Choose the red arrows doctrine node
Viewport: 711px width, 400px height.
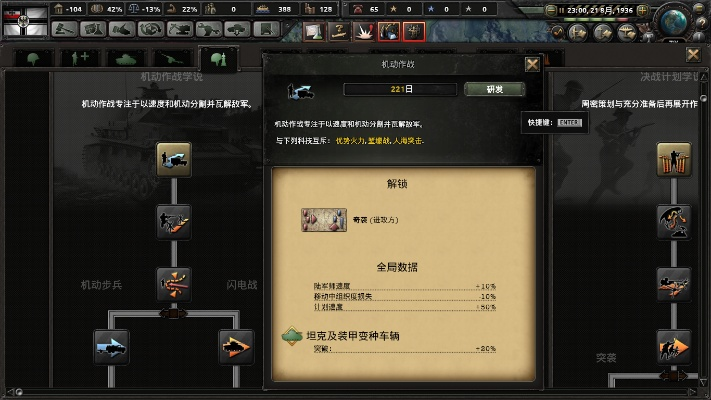174,284
